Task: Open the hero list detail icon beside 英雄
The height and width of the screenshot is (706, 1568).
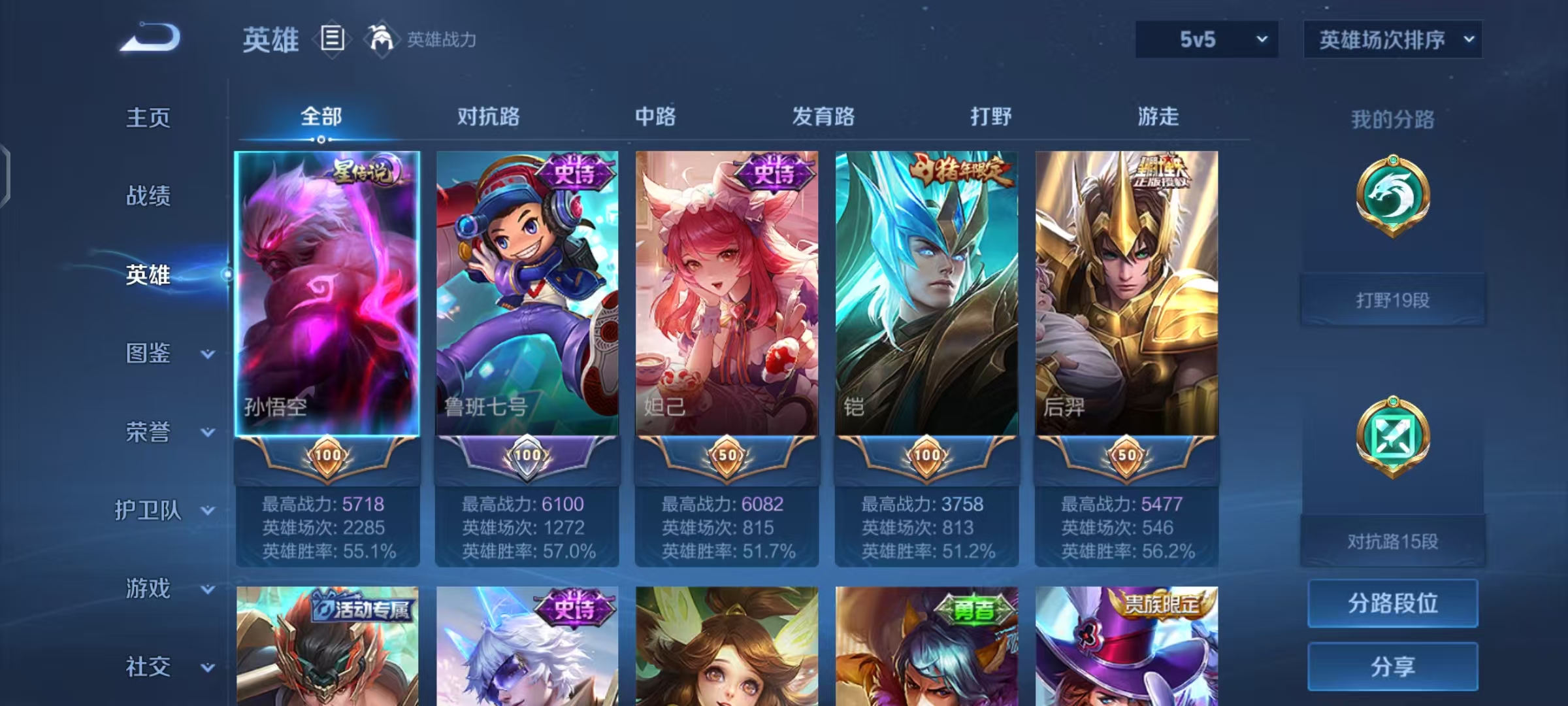Action: (x=332, y=39)
